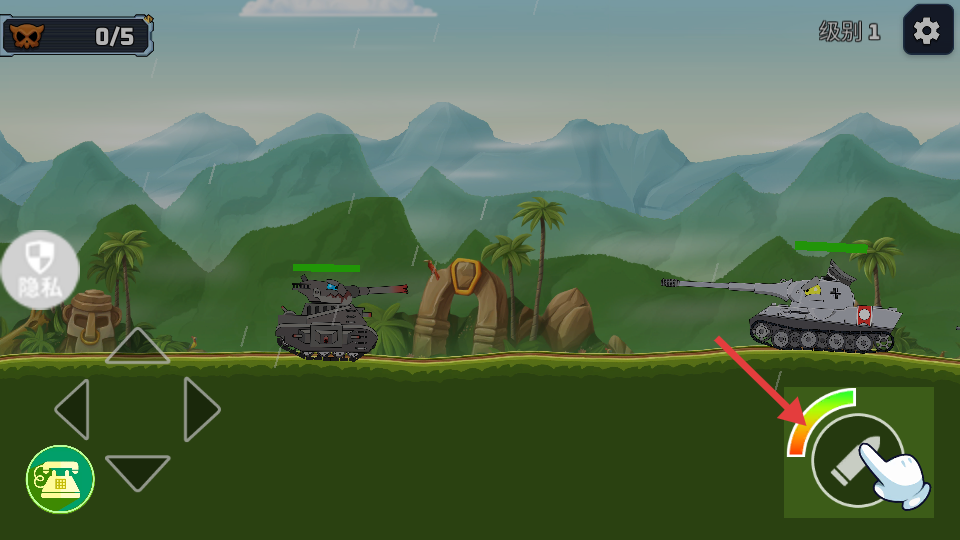Call support with the green telephone icon

60,480
